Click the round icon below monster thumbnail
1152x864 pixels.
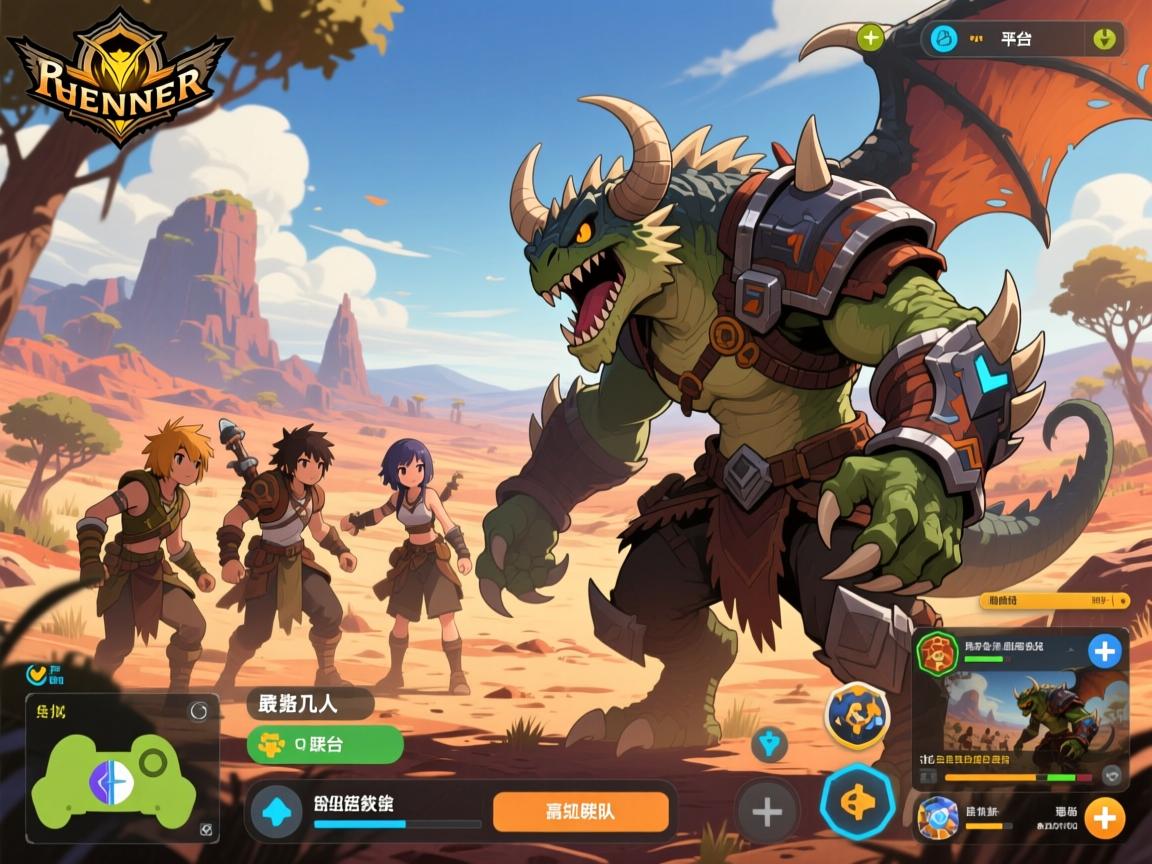[1110, 775]
